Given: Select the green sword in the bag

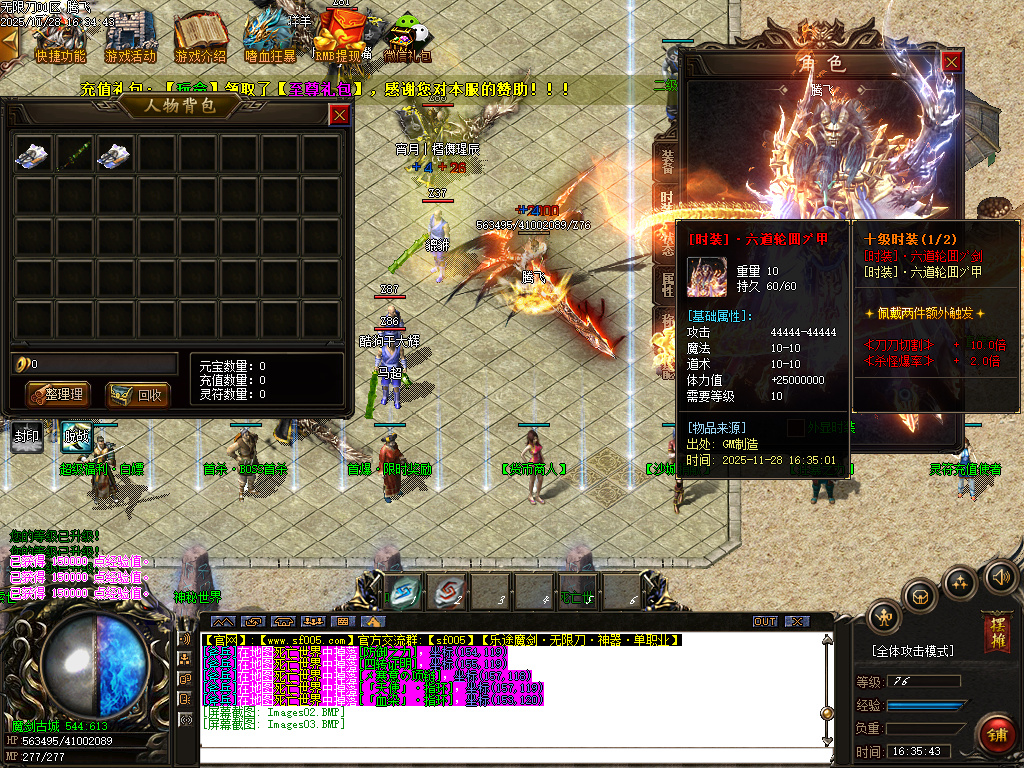Looking at the screenshot, I should 74,154.
